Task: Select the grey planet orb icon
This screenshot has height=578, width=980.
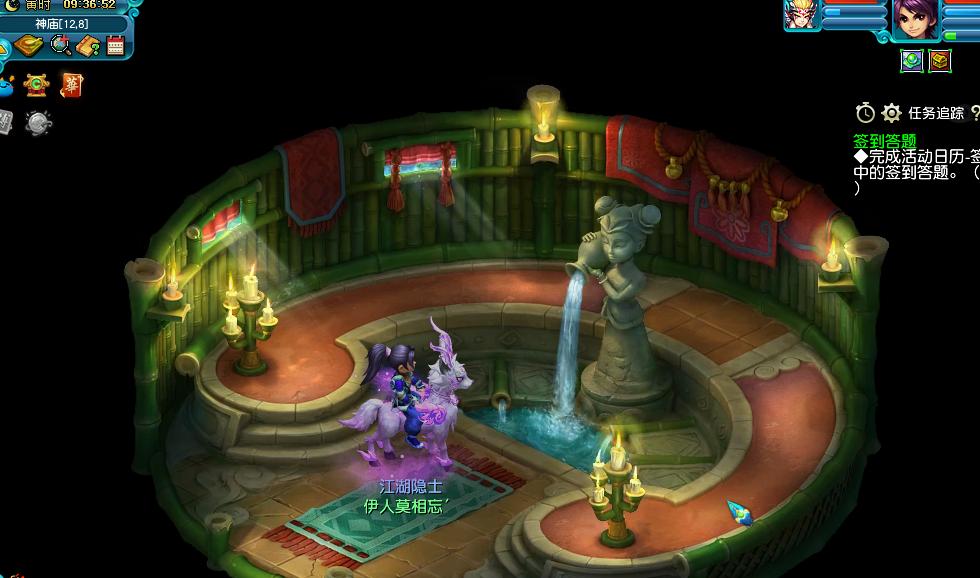Action: tap(38, 122)
